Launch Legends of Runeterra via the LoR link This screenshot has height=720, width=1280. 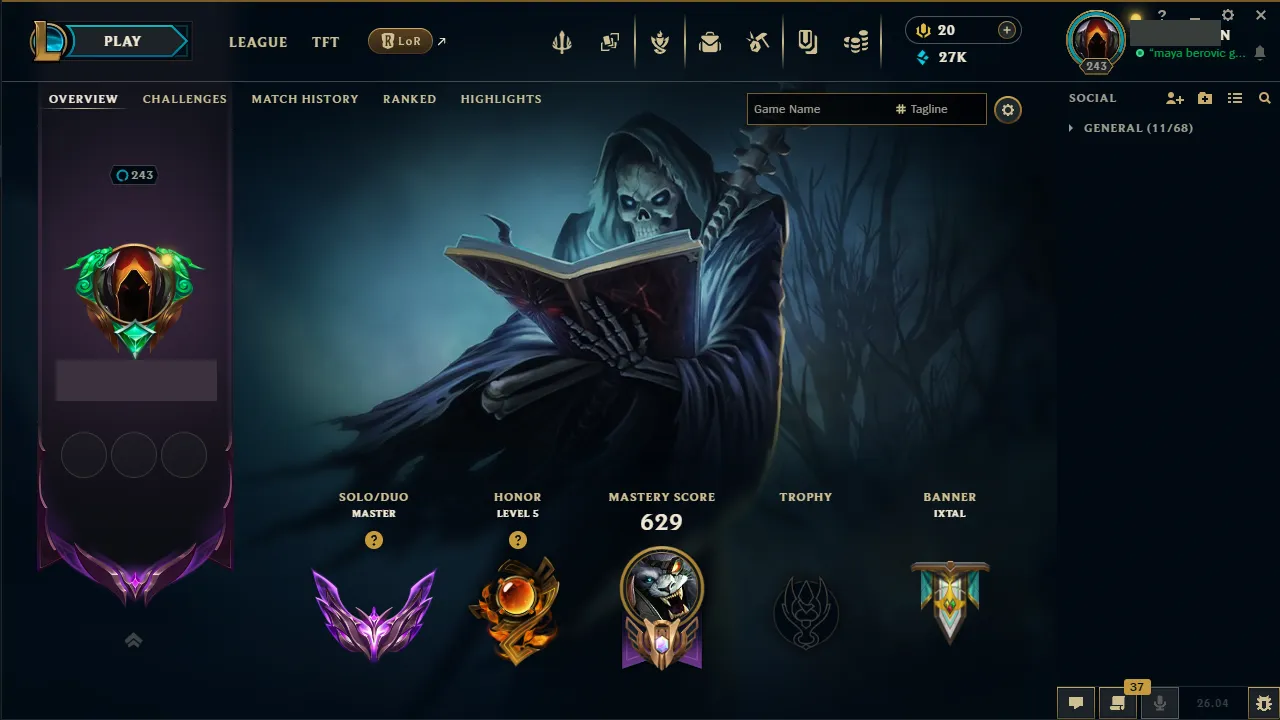pyautogui.click(x=402, y=41)
